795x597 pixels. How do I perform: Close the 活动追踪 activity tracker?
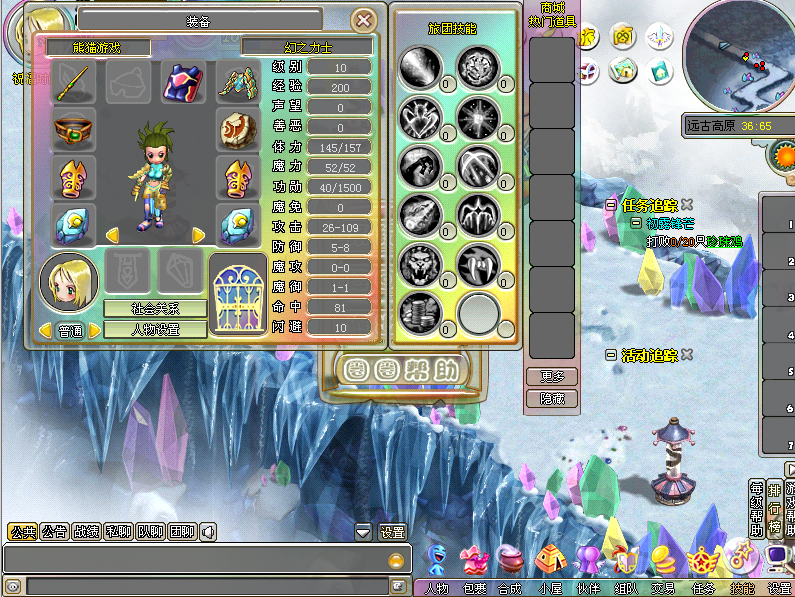click(687, 355)
